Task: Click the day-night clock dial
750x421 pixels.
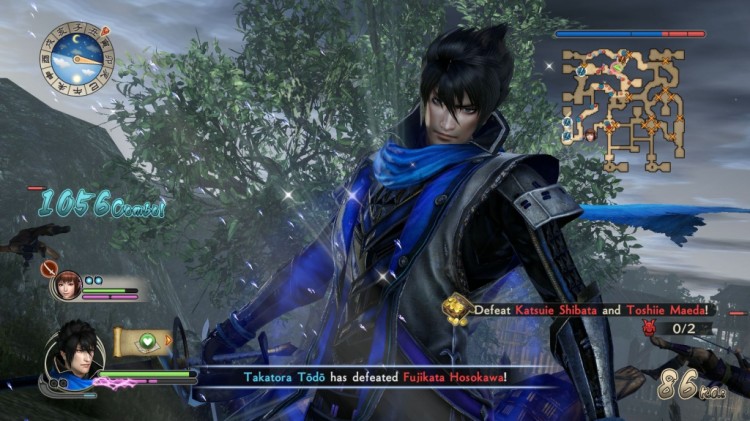Action: (x=77, y=60)
